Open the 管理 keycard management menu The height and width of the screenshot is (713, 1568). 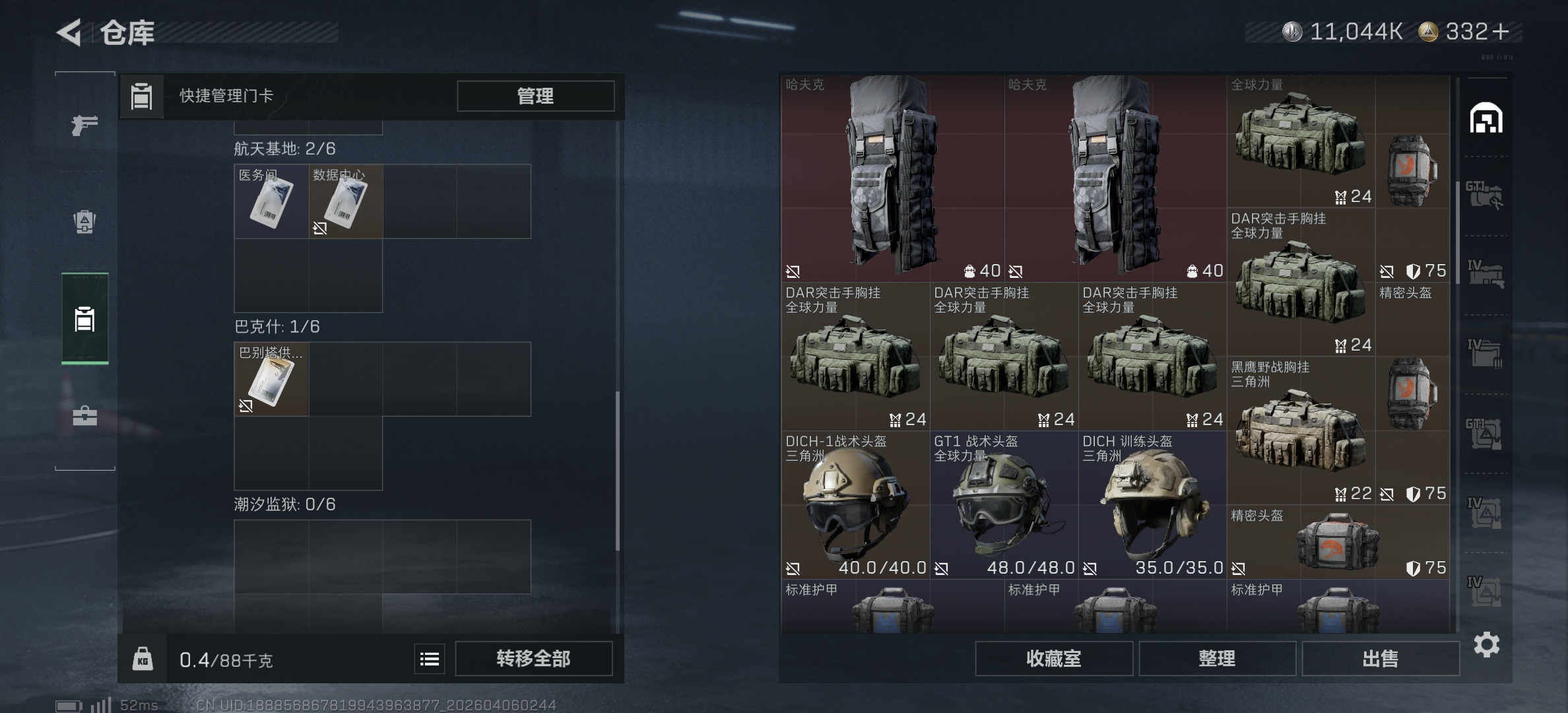(533, 96)
